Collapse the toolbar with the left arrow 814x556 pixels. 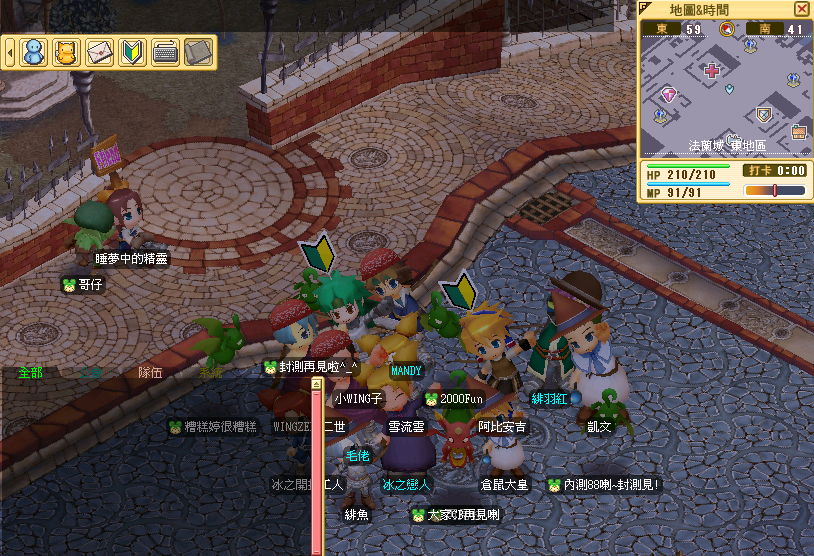[10, 52]
